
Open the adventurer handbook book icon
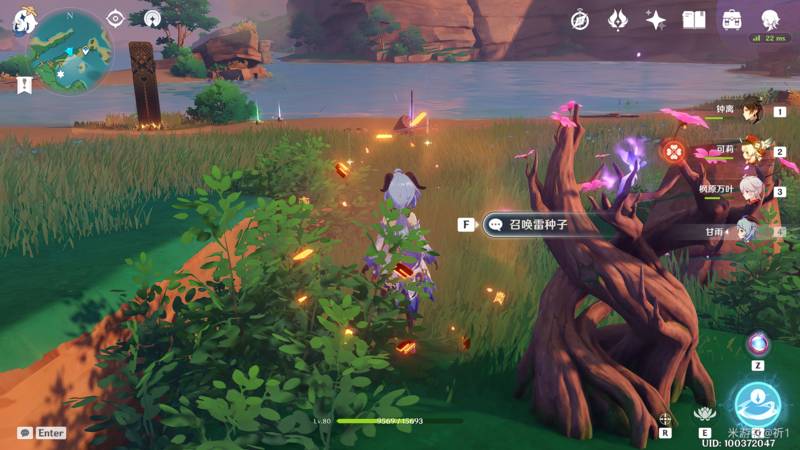(694, 19)
